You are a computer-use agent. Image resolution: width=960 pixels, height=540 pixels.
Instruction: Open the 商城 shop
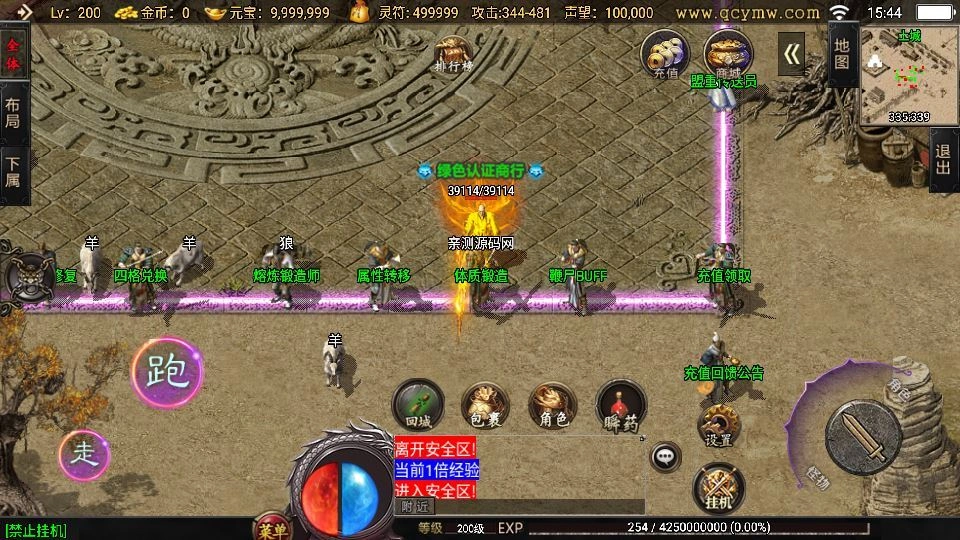pyautogui.click(x=727, y=53)
